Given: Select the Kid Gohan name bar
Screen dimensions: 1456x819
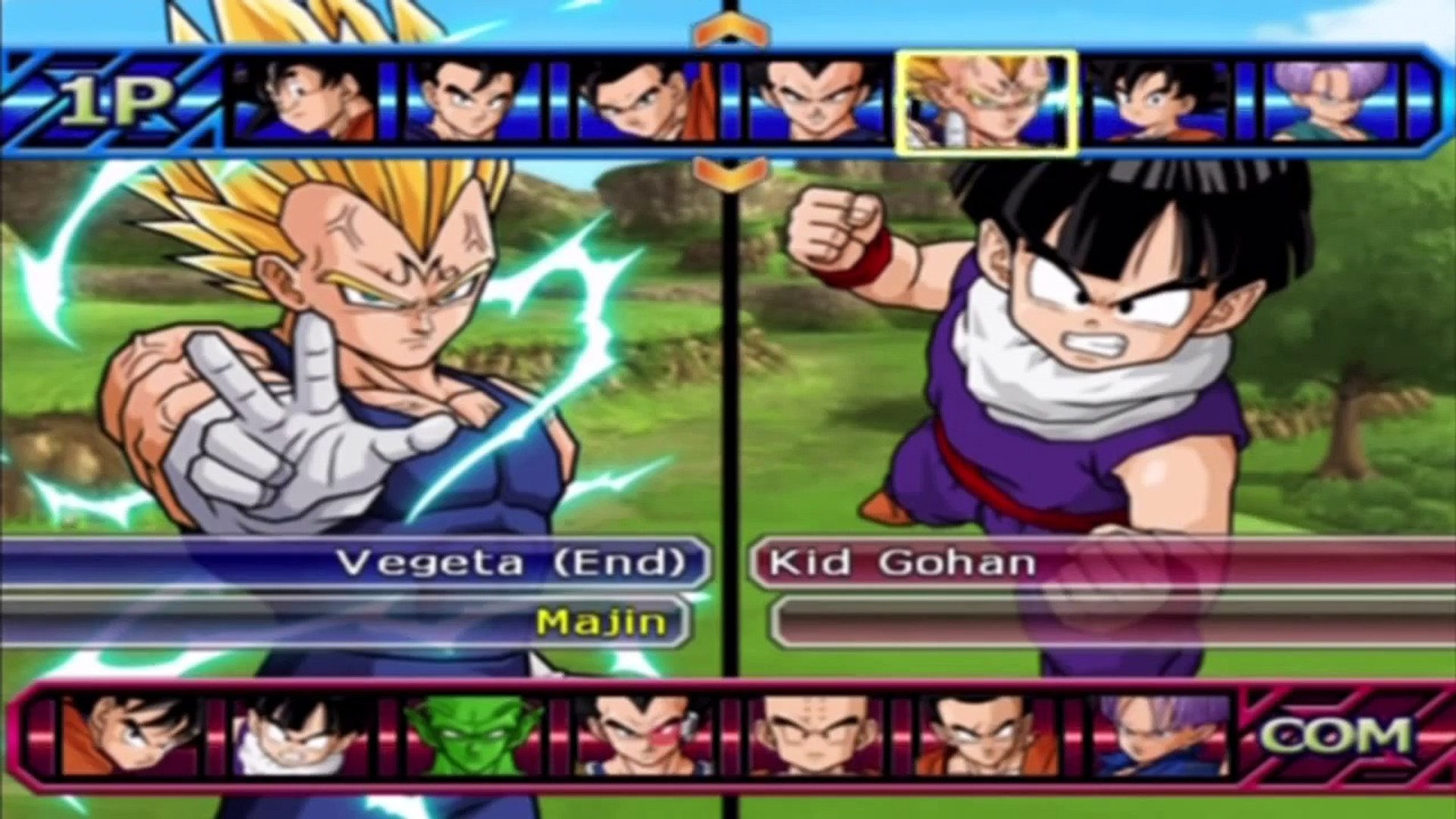Looking at the screenshot, I should (x=1100, y=563).
